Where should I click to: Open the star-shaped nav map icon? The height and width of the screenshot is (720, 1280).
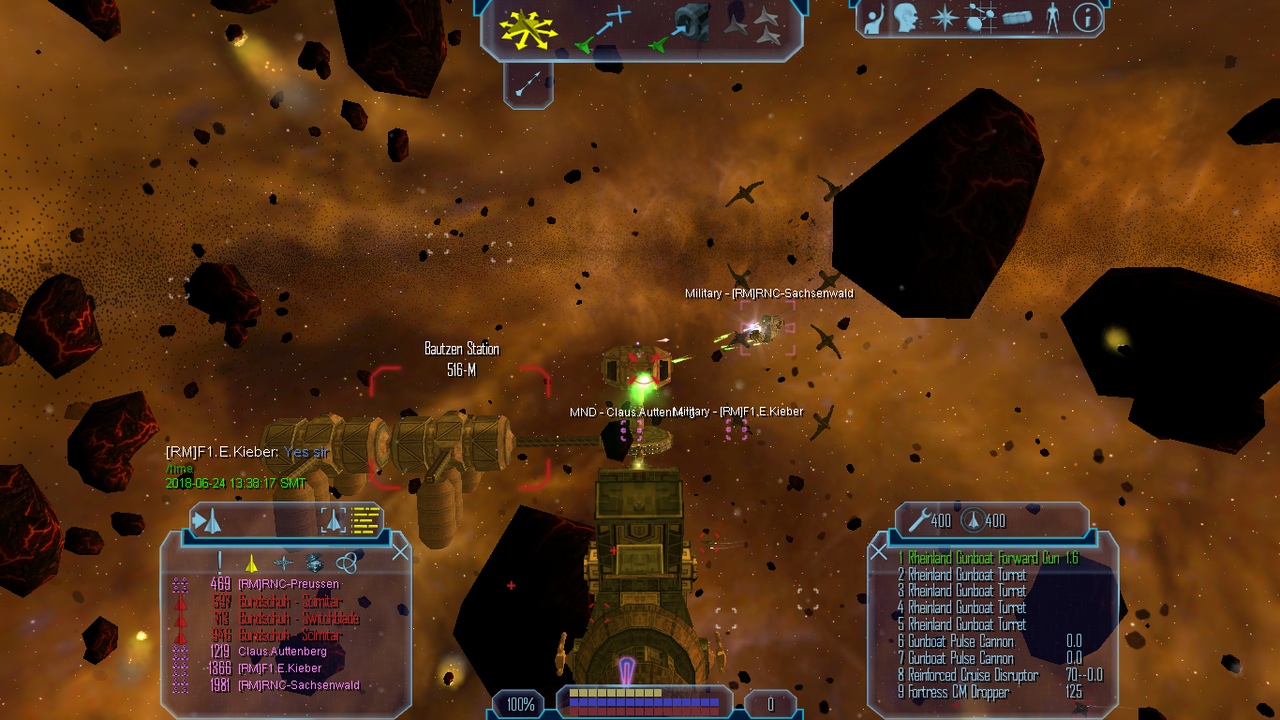944,18
